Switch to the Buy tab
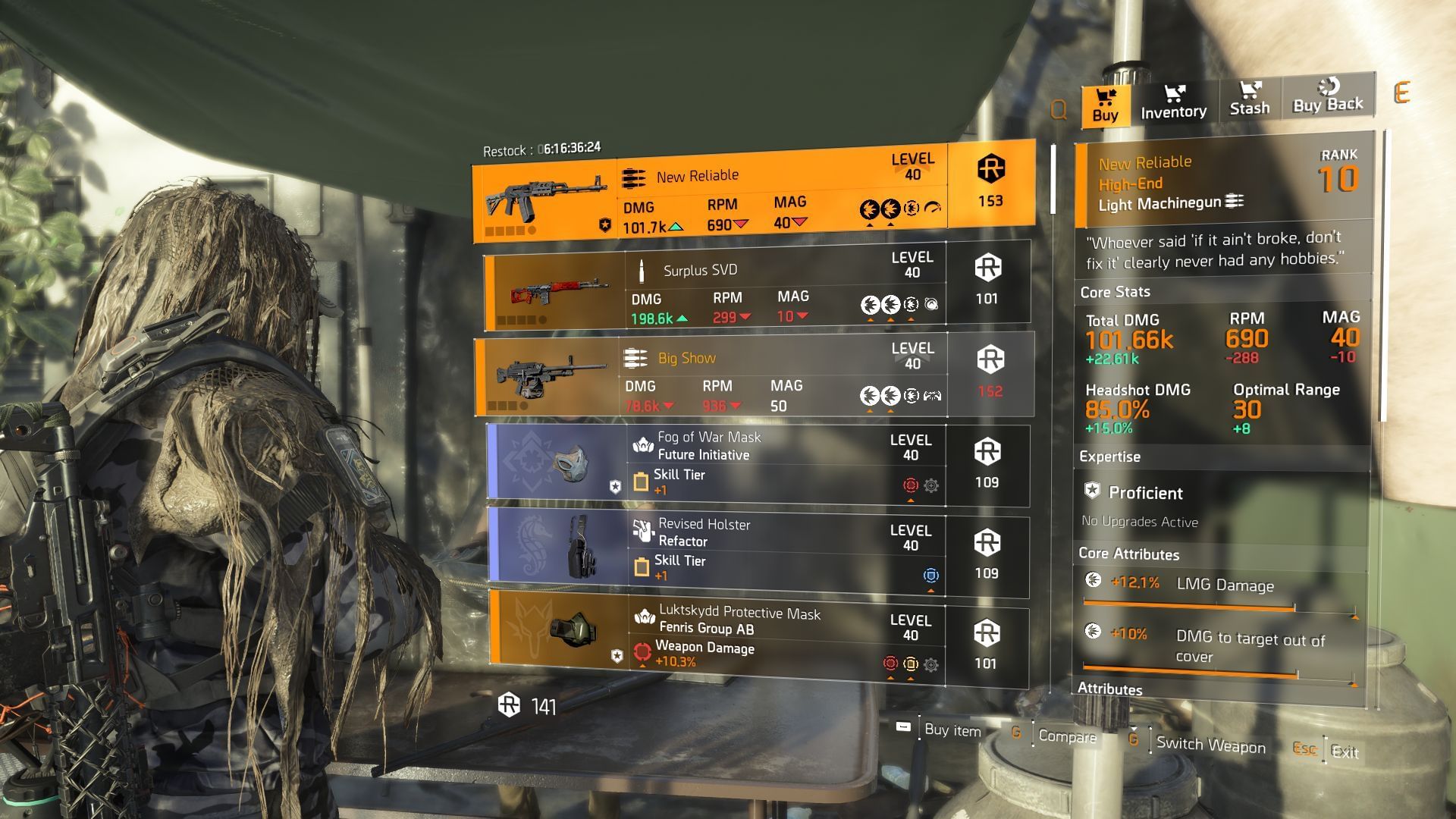This screenshot has width=1456, height=819. [x=1105, y=105]
